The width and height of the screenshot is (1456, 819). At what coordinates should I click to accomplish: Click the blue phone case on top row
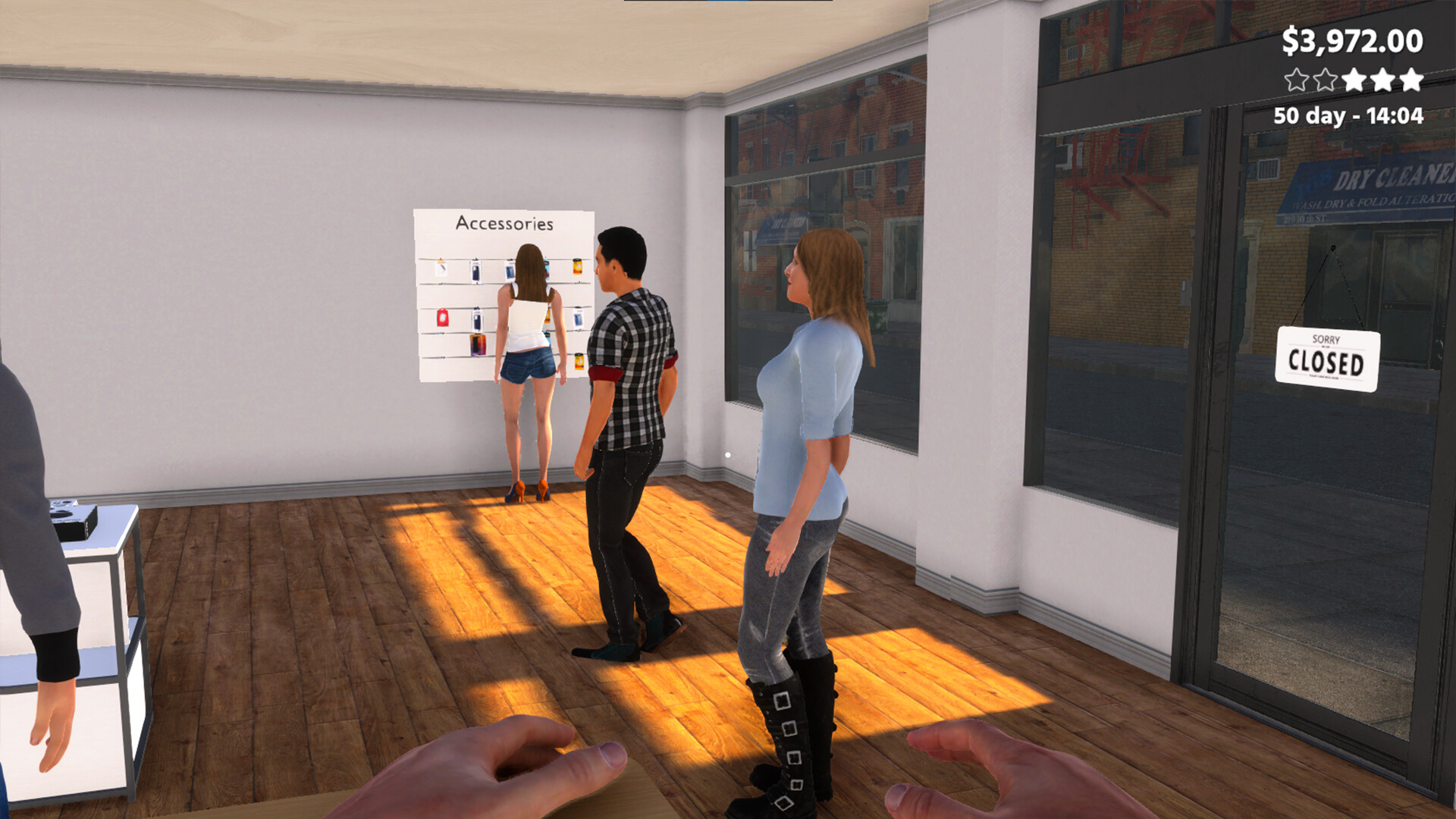[511, 271]
